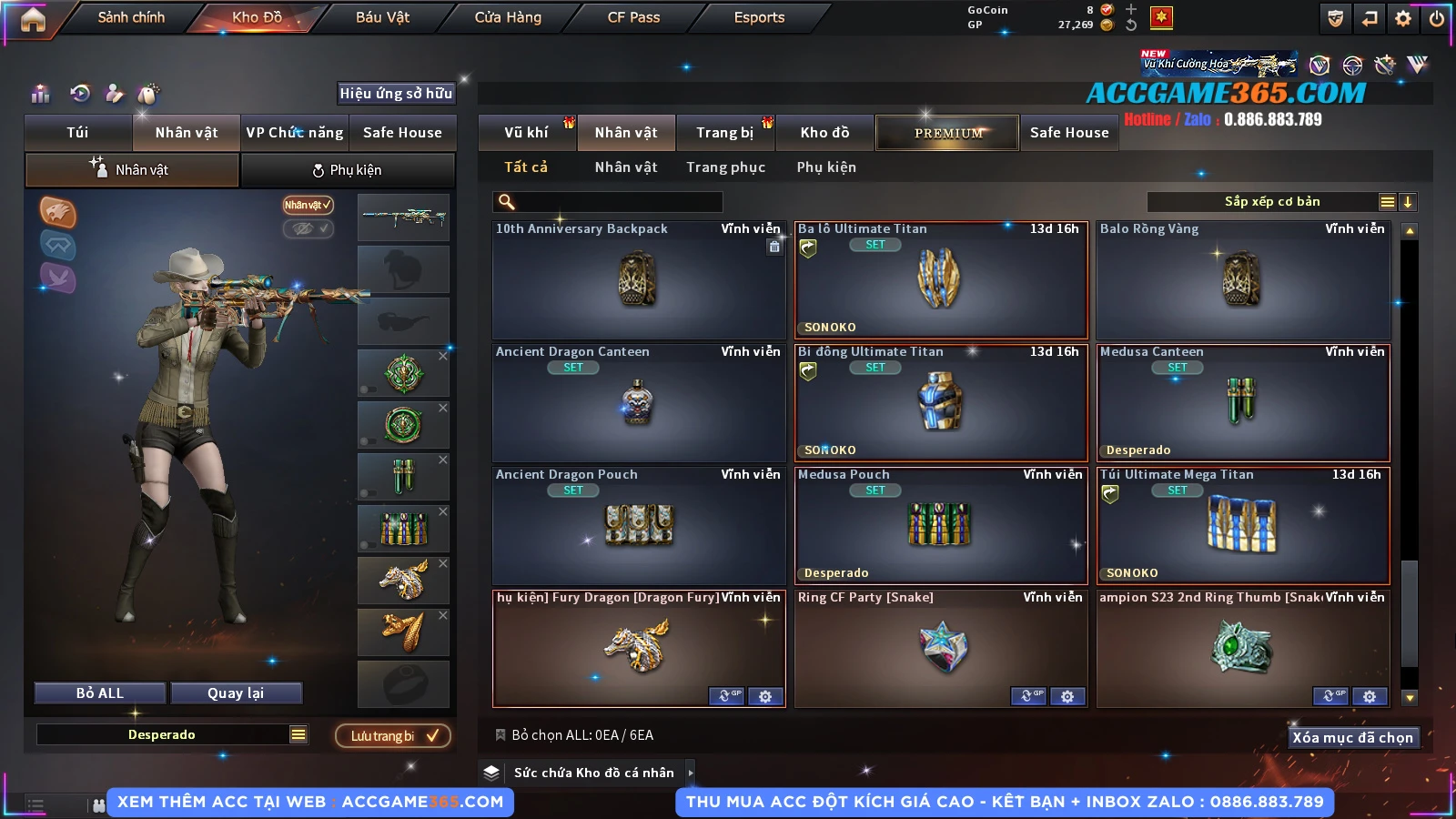Open the Sắp xếp cơ bản sort dropdown

click(1271, 202)
